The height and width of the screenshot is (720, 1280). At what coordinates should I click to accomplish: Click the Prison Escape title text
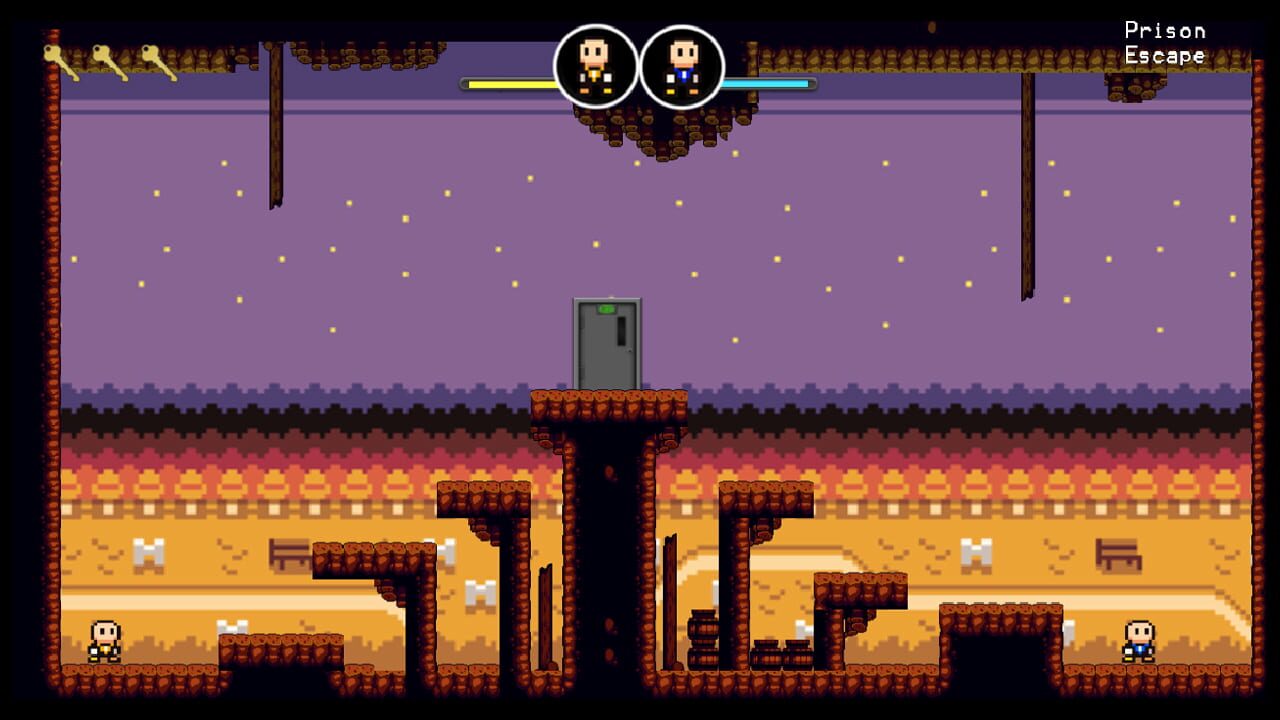1165,43
